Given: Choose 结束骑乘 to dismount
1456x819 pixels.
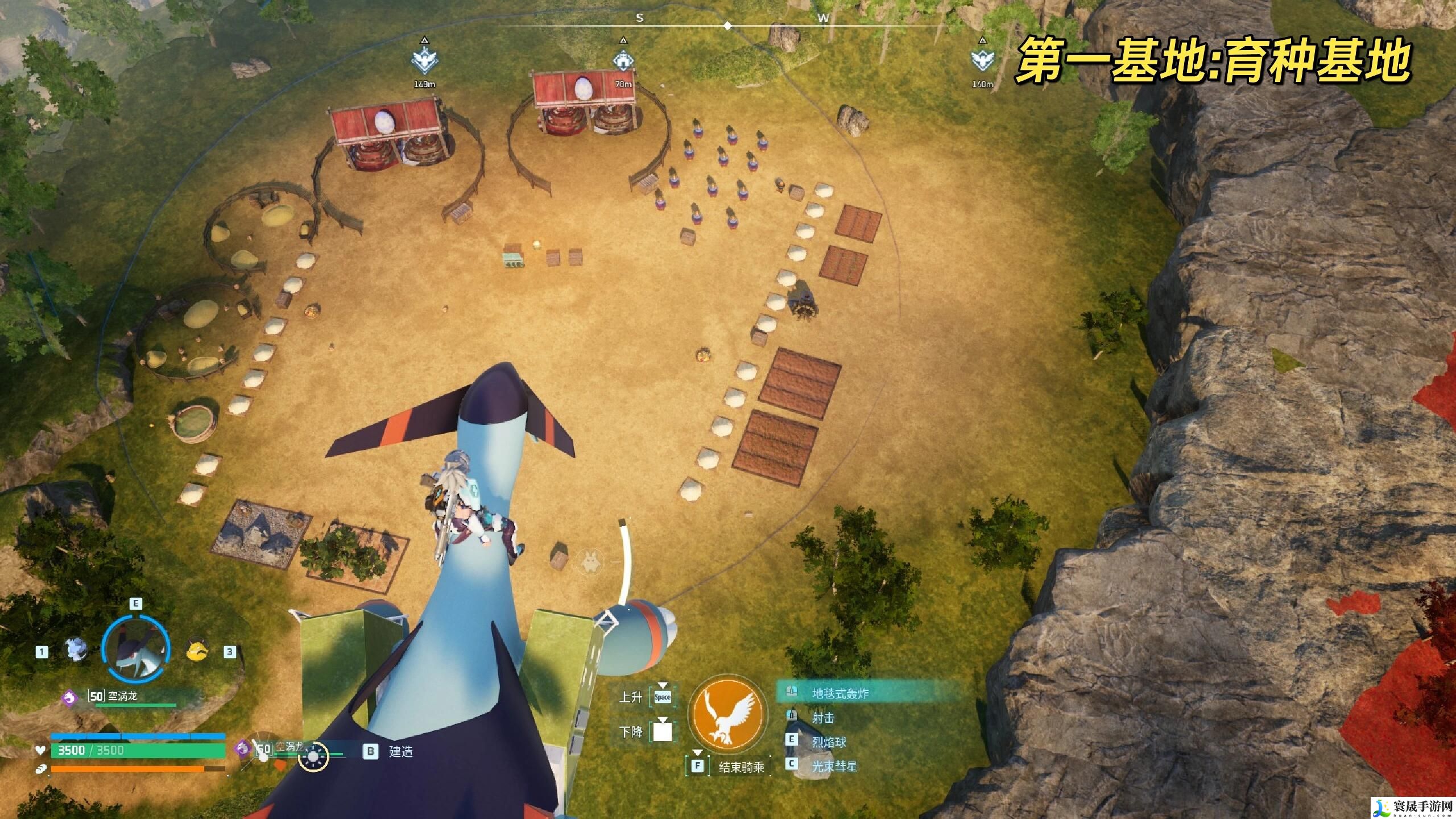Looking at the screenshot, I should coord(740,767).
